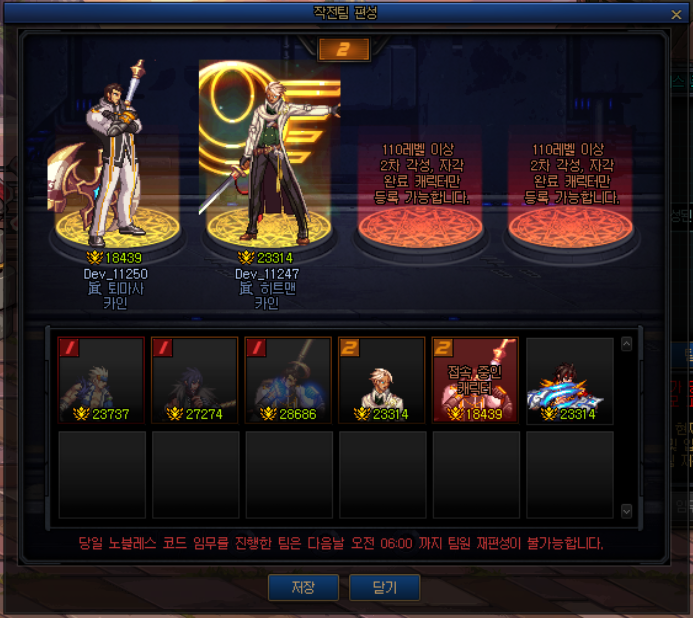Click the 닫기 (Close) button
Image resolution: width=693 pixels, height=618 pixels.
point(384,587)
